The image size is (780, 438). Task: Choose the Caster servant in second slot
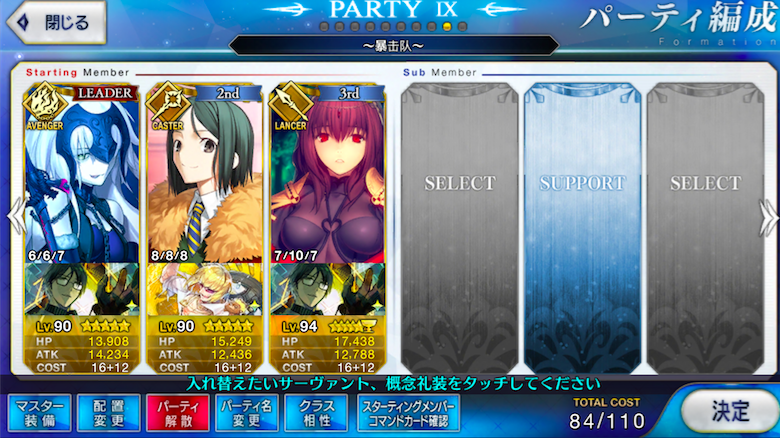[205, 170]
